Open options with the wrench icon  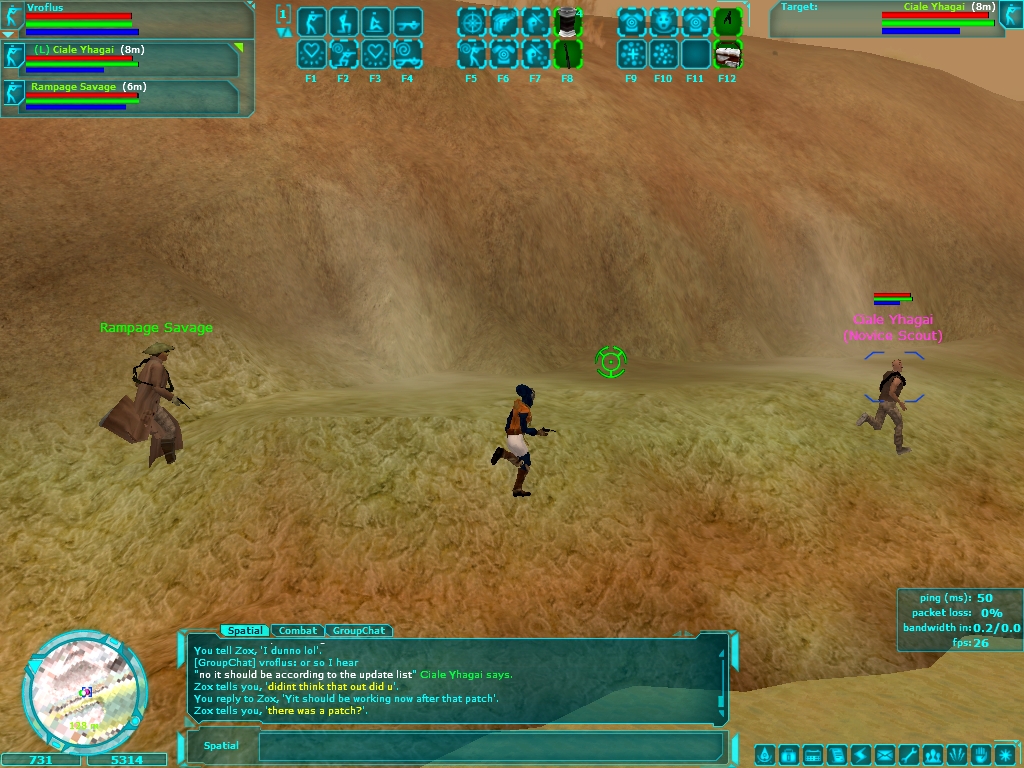(x=908, y=754)
